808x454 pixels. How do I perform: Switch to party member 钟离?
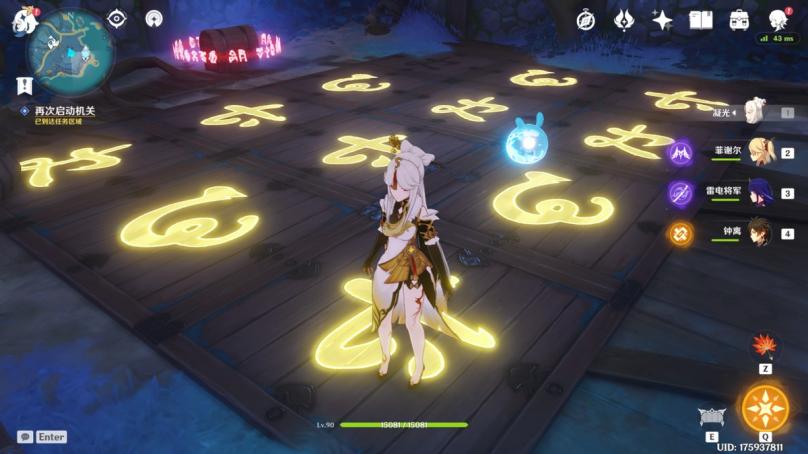(x=764, y=233)
